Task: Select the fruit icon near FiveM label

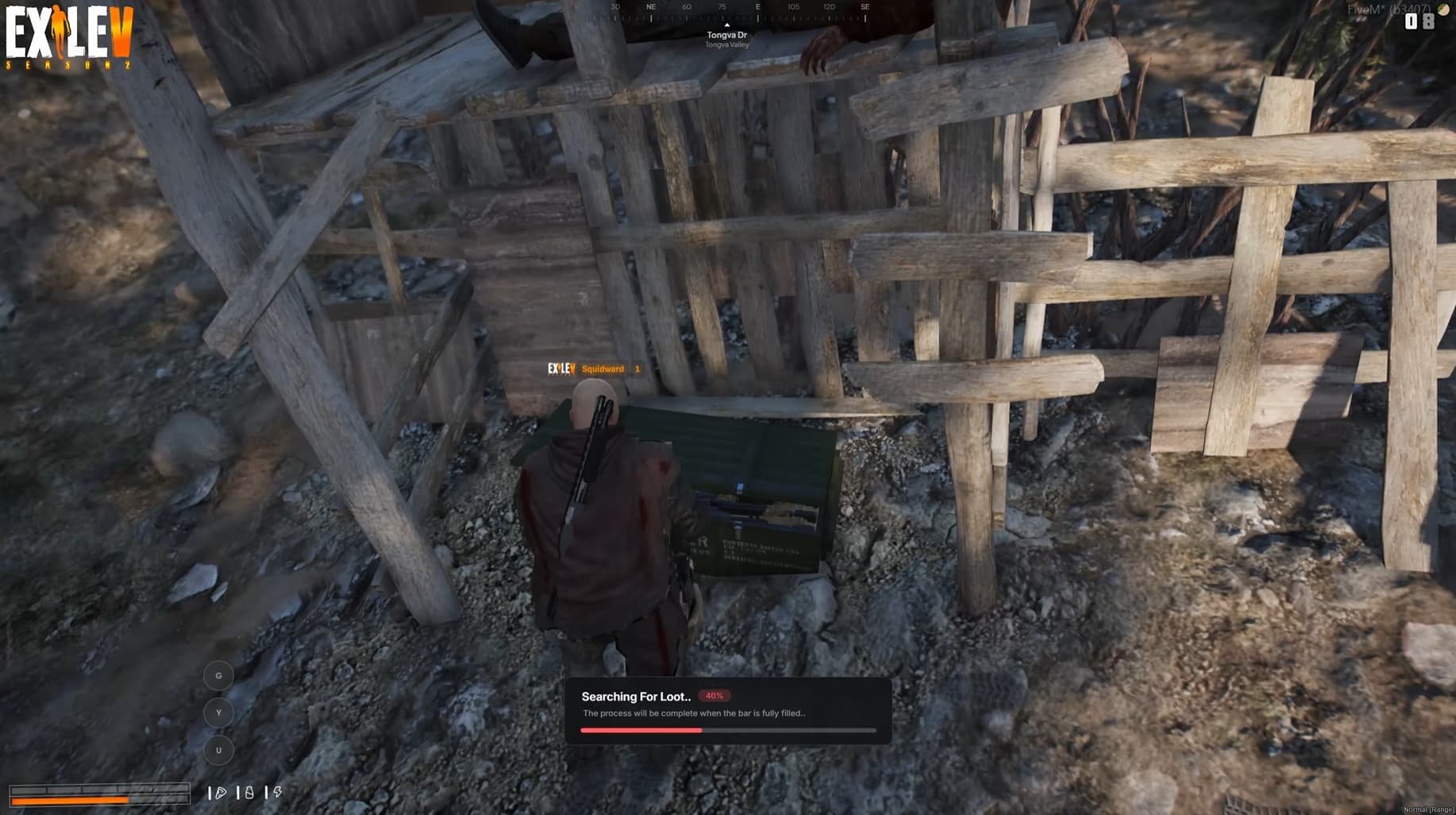Action: (1443, 10)
